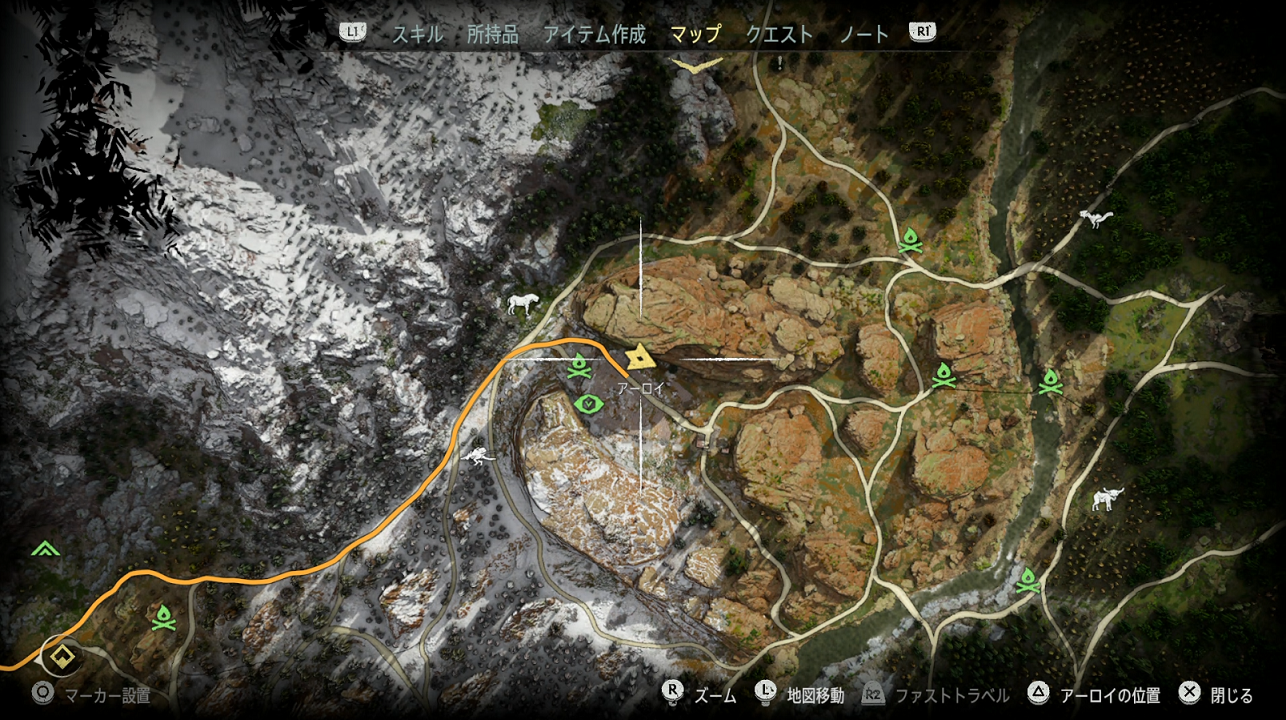
Task: Go to the クエスト tab
Action: pos(779,34)
